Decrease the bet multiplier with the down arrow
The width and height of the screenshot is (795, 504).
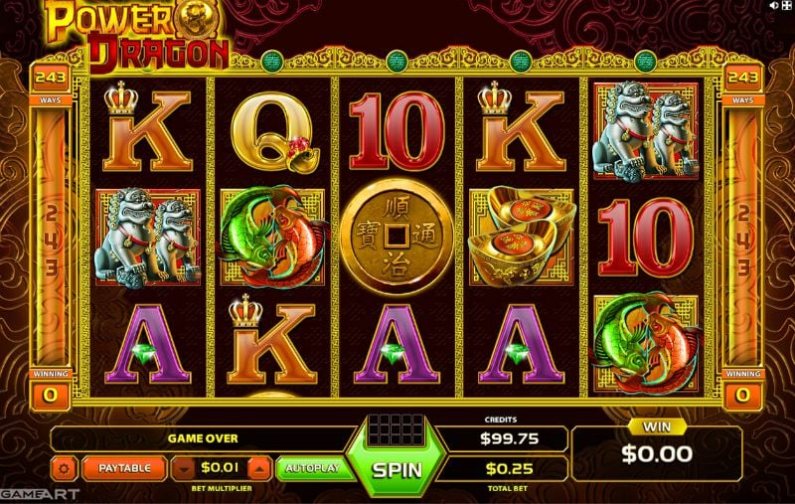pos(185,467)
